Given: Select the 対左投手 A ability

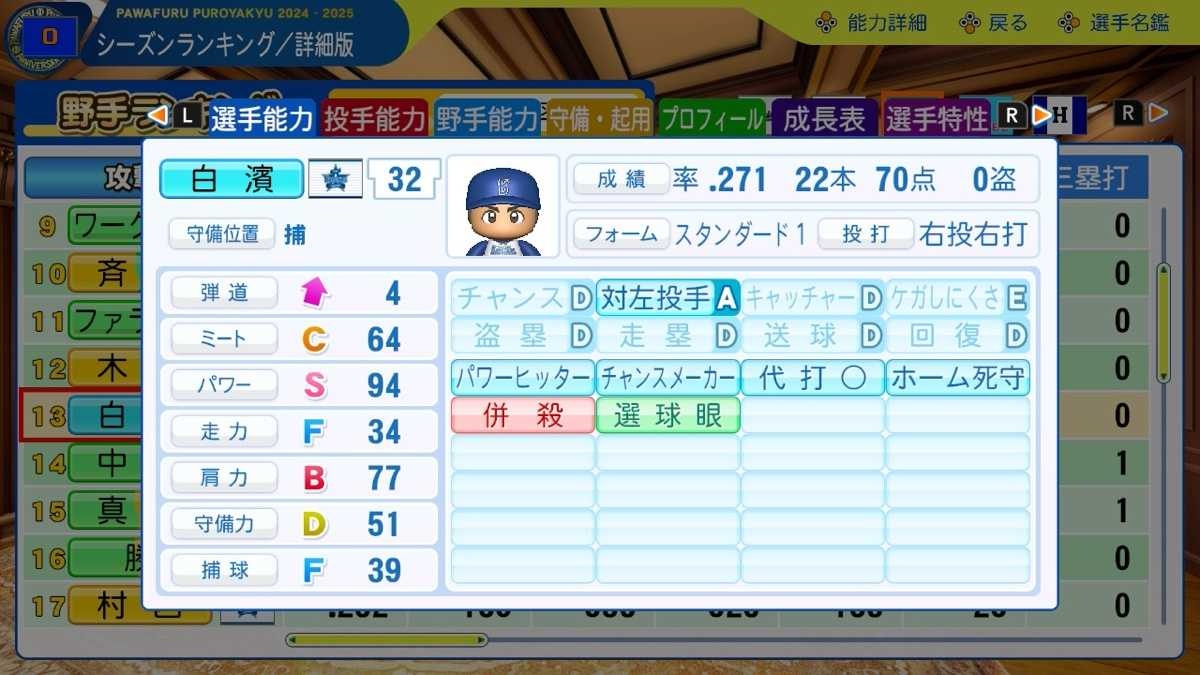Looking at the screenshot, I should click(667, 297).
